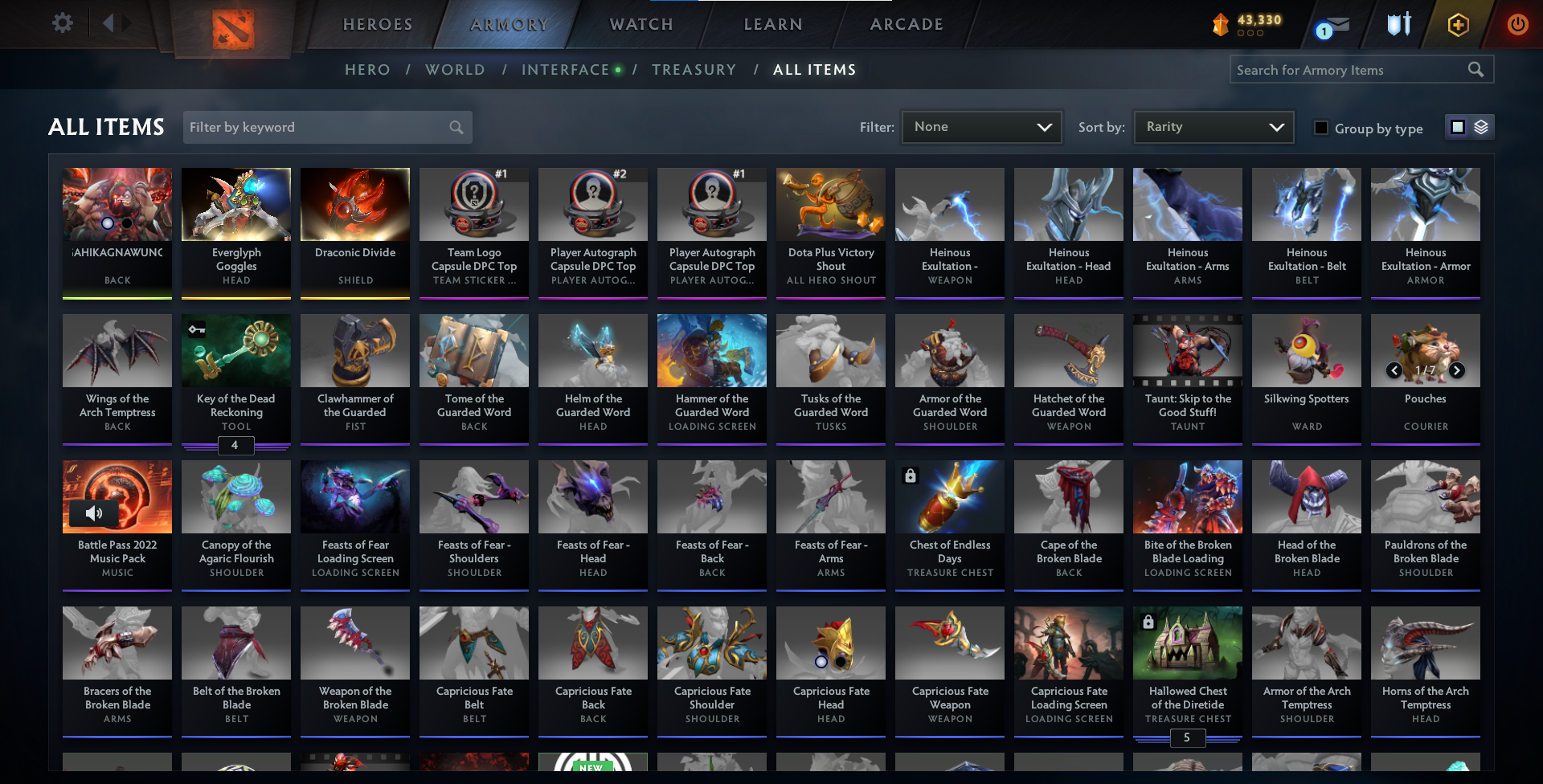Screen dimensions: 1543x784
Task: Enable the Group by type checkbox
Action: (x=1321, y=128)
